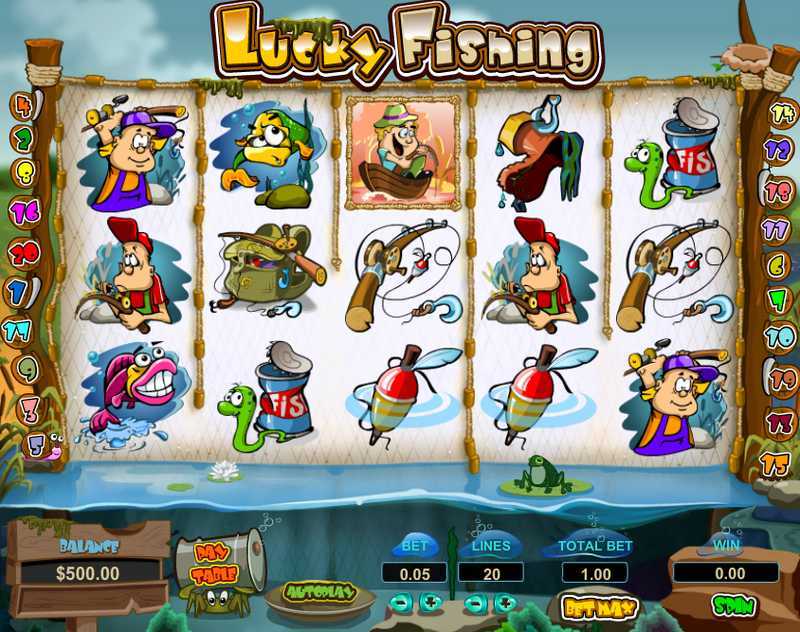Select payline marker 4
This screenshot has width=800, height=632.
tap(22, 104)
